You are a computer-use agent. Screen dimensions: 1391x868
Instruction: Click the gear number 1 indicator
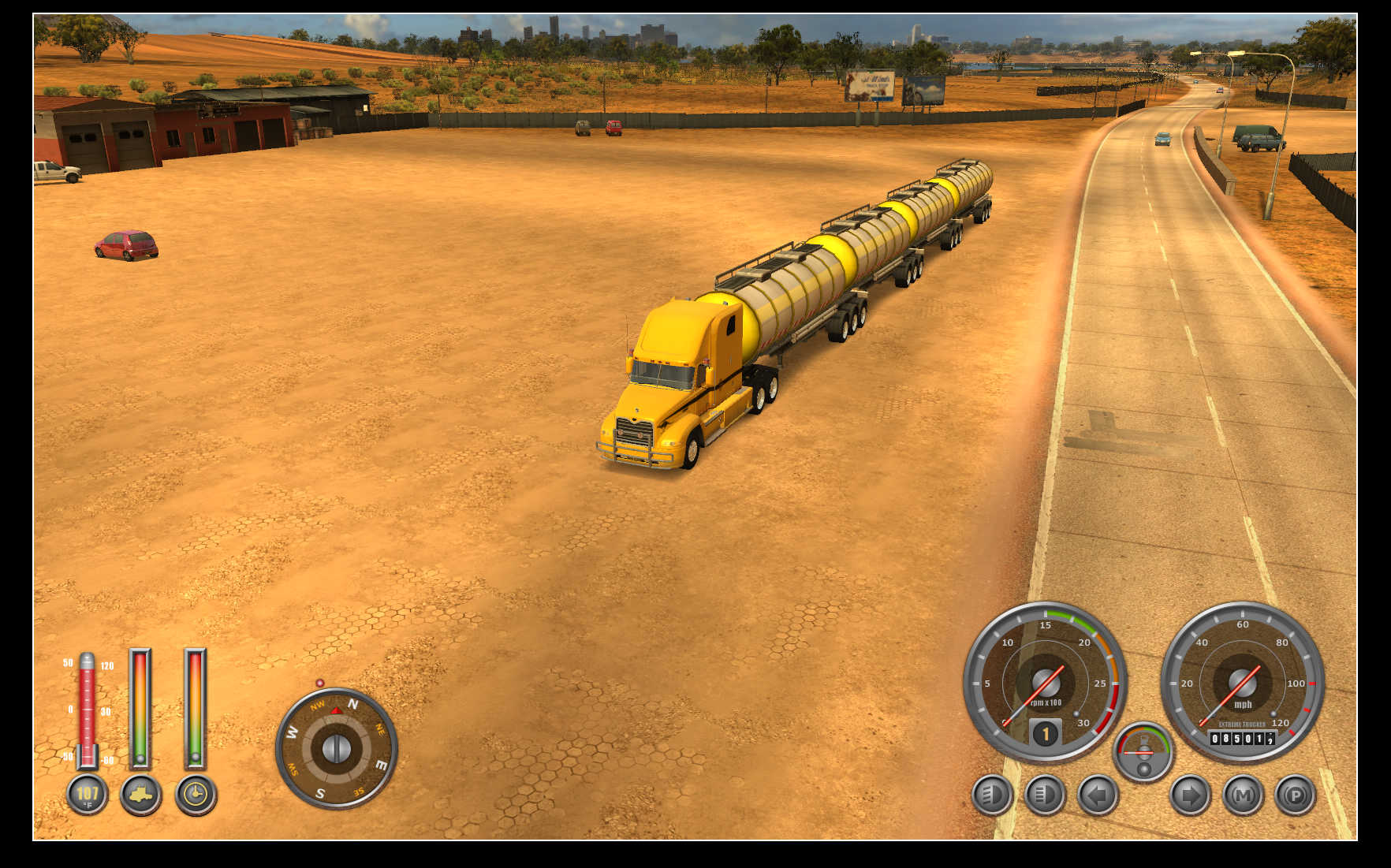[1045, 734]
